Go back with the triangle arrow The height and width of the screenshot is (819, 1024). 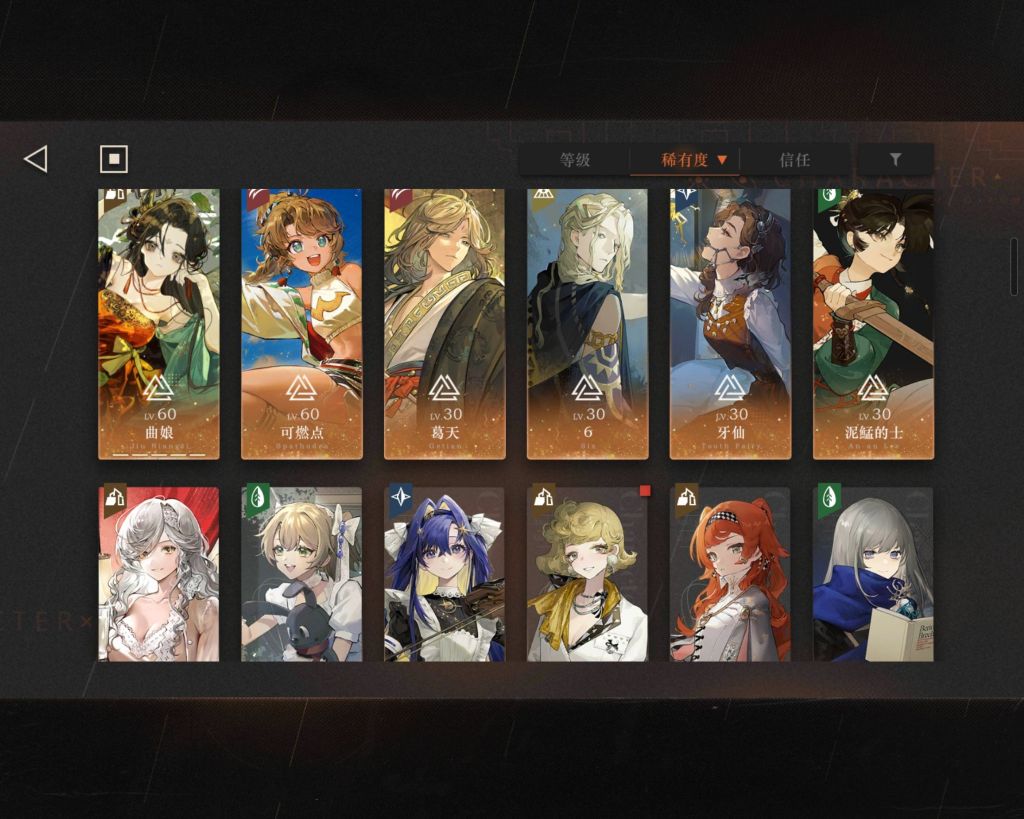pos(36,159)
